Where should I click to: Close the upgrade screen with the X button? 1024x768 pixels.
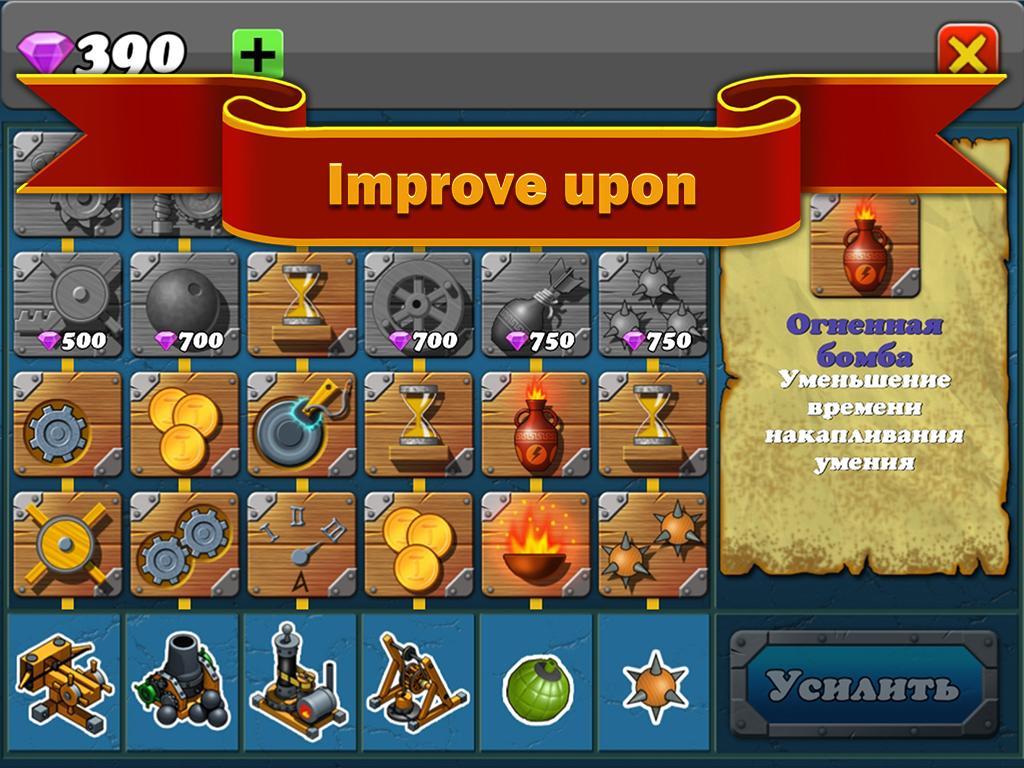pos(967,51)
